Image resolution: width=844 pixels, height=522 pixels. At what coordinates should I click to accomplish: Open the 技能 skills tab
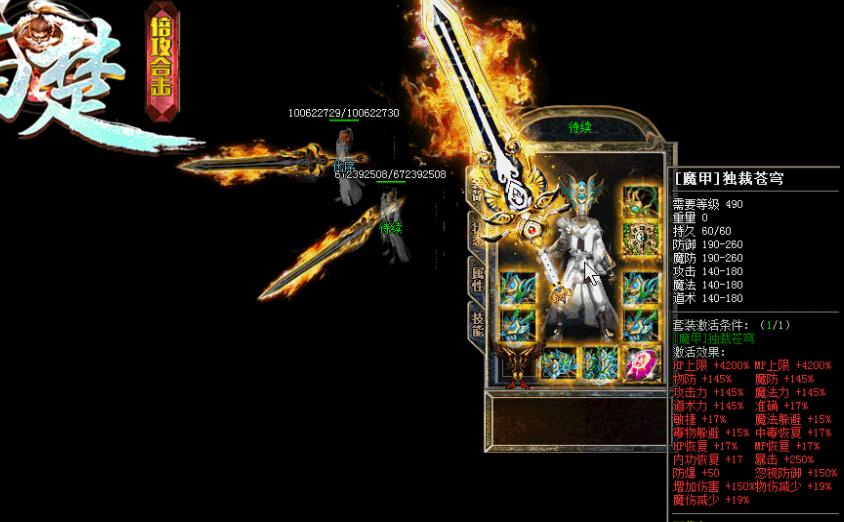[477, 322]
